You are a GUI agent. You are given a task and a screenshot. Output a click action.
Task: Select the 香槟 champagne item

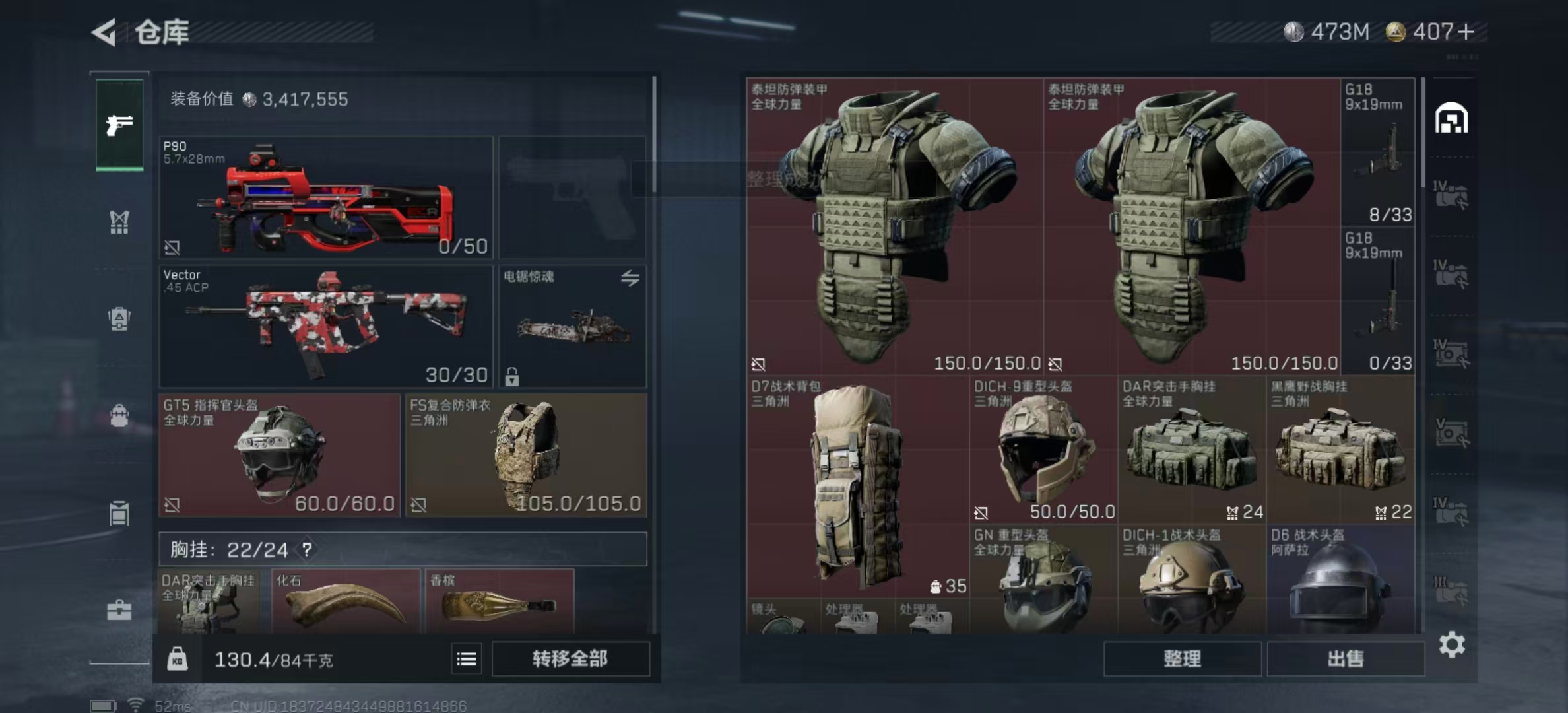point(499,602)
